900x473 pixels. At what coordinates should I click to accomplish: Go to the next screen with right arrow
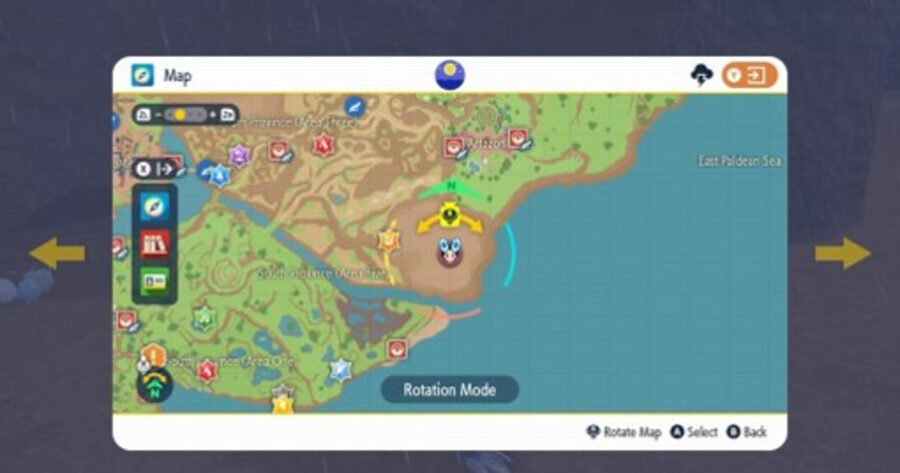(842, 253)
